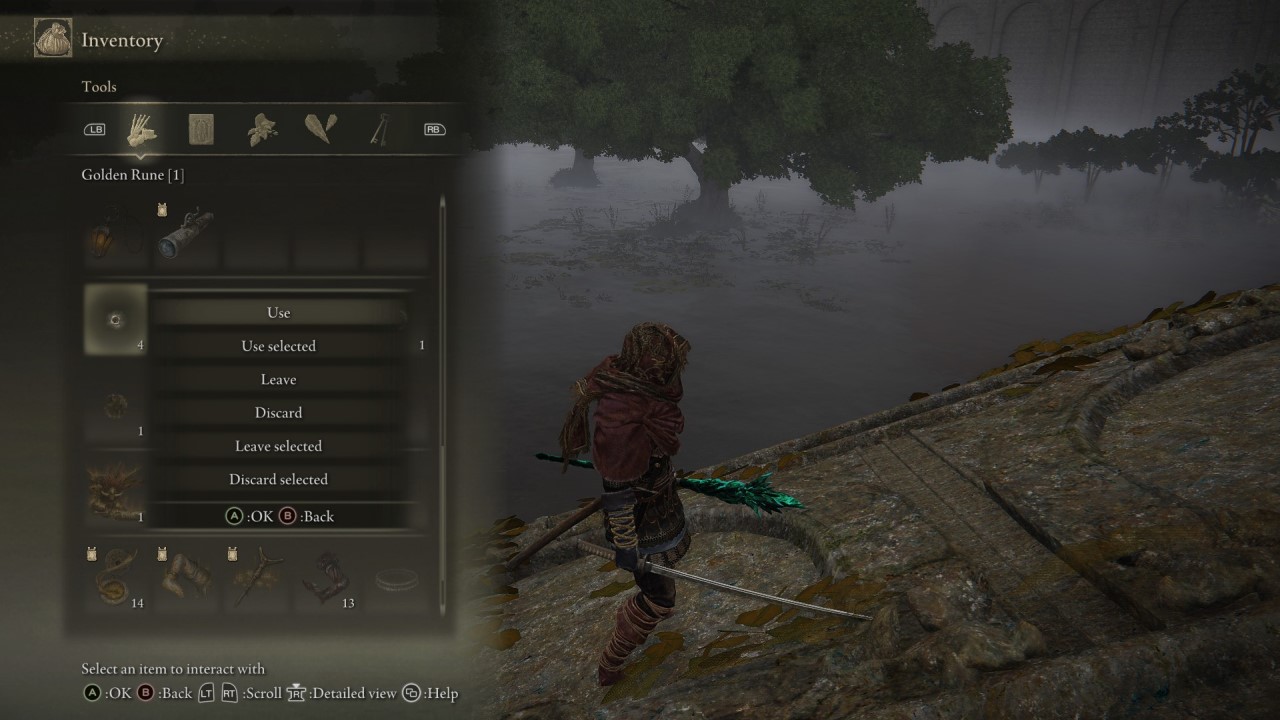Select Discard selected from the menu
This screenshot has width=1280, height=720.
point(278,479)
